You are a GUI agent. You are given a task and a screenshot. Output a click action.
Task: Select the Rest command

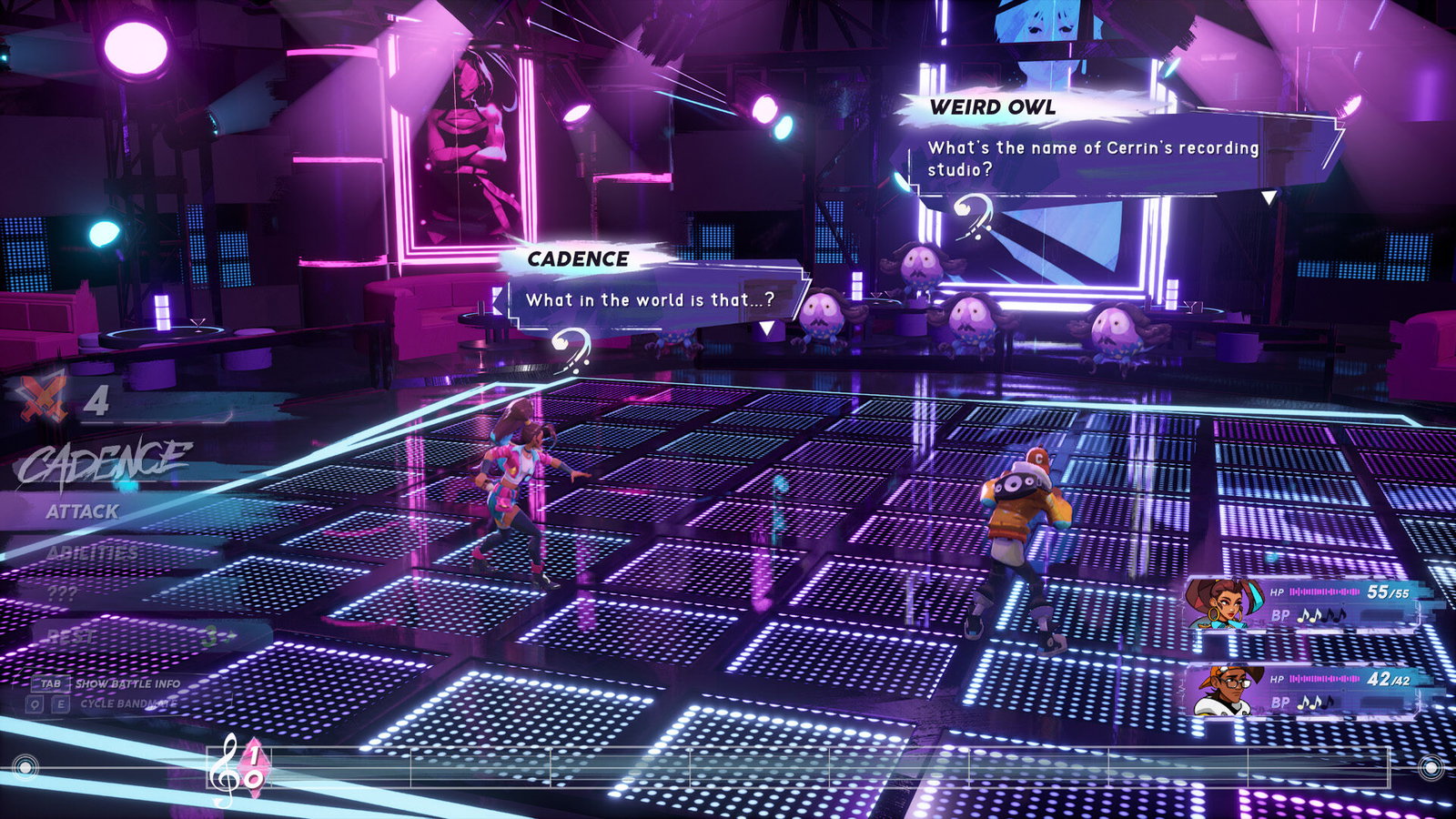pyautogui.click(x=73, y=636)
